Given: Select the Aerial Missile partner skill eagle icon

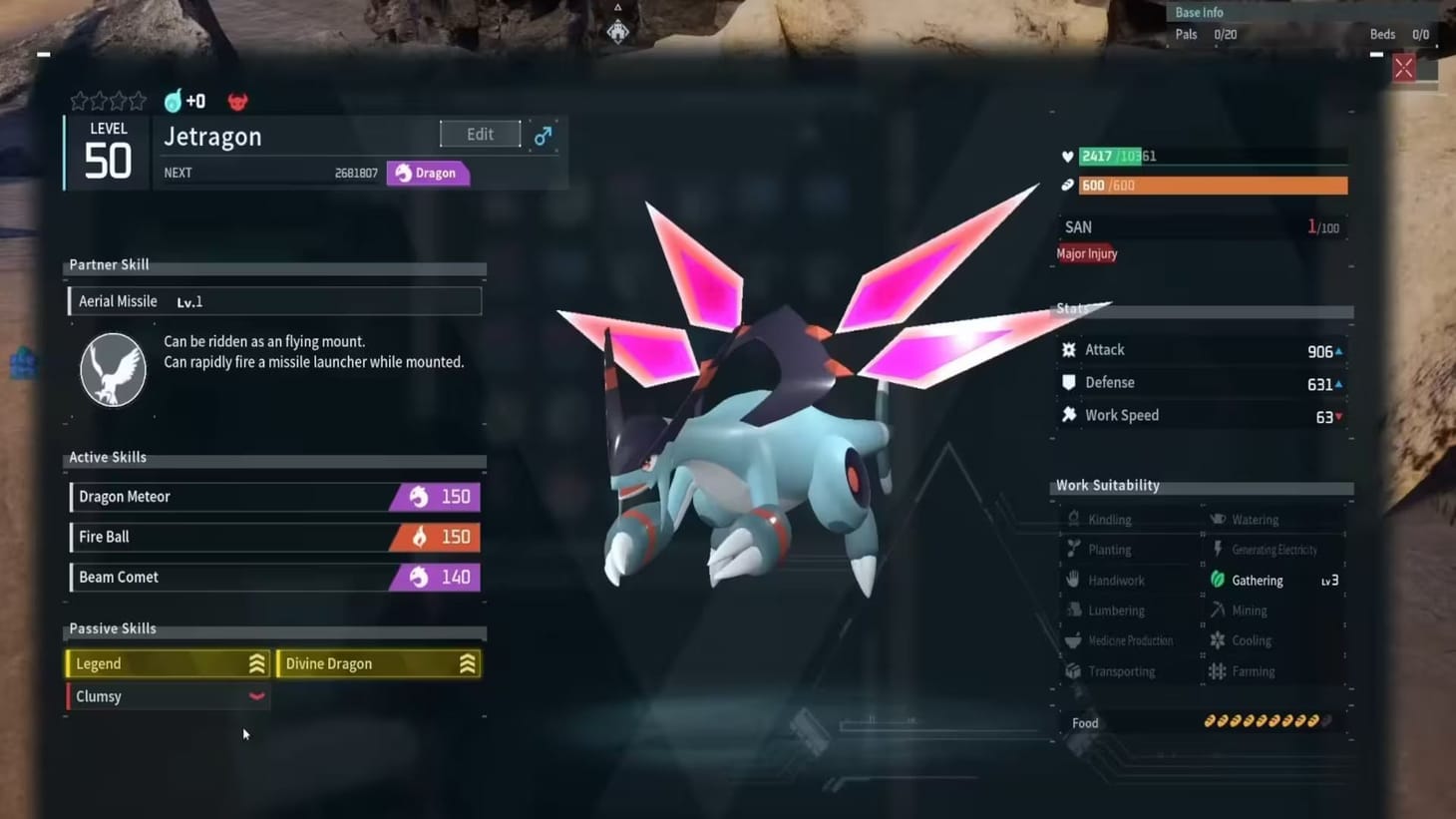Looking at the screenshot, I should pyautogui.click(x=113, y=369).
